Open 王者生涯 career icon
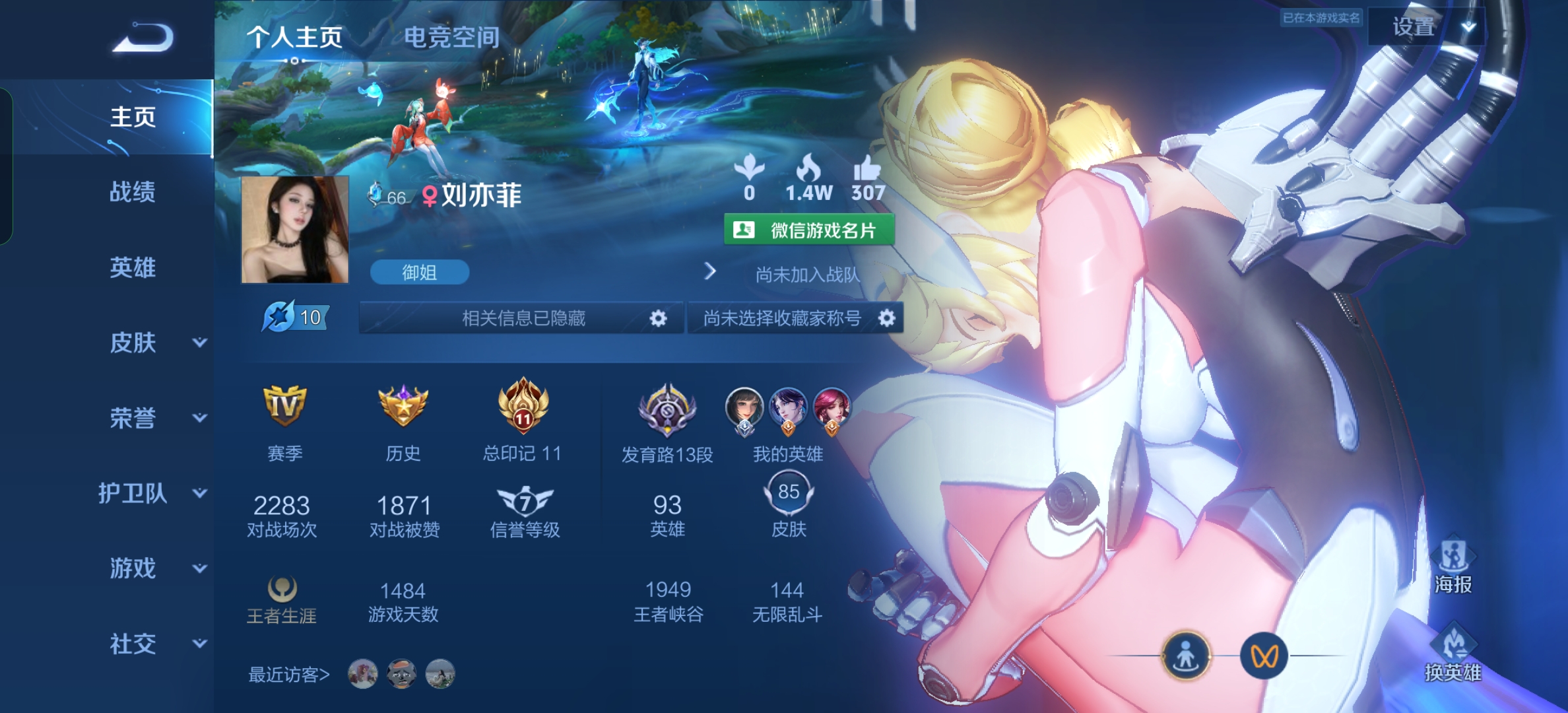Viewport: 1568px width, 713px height. coord(282,586)
